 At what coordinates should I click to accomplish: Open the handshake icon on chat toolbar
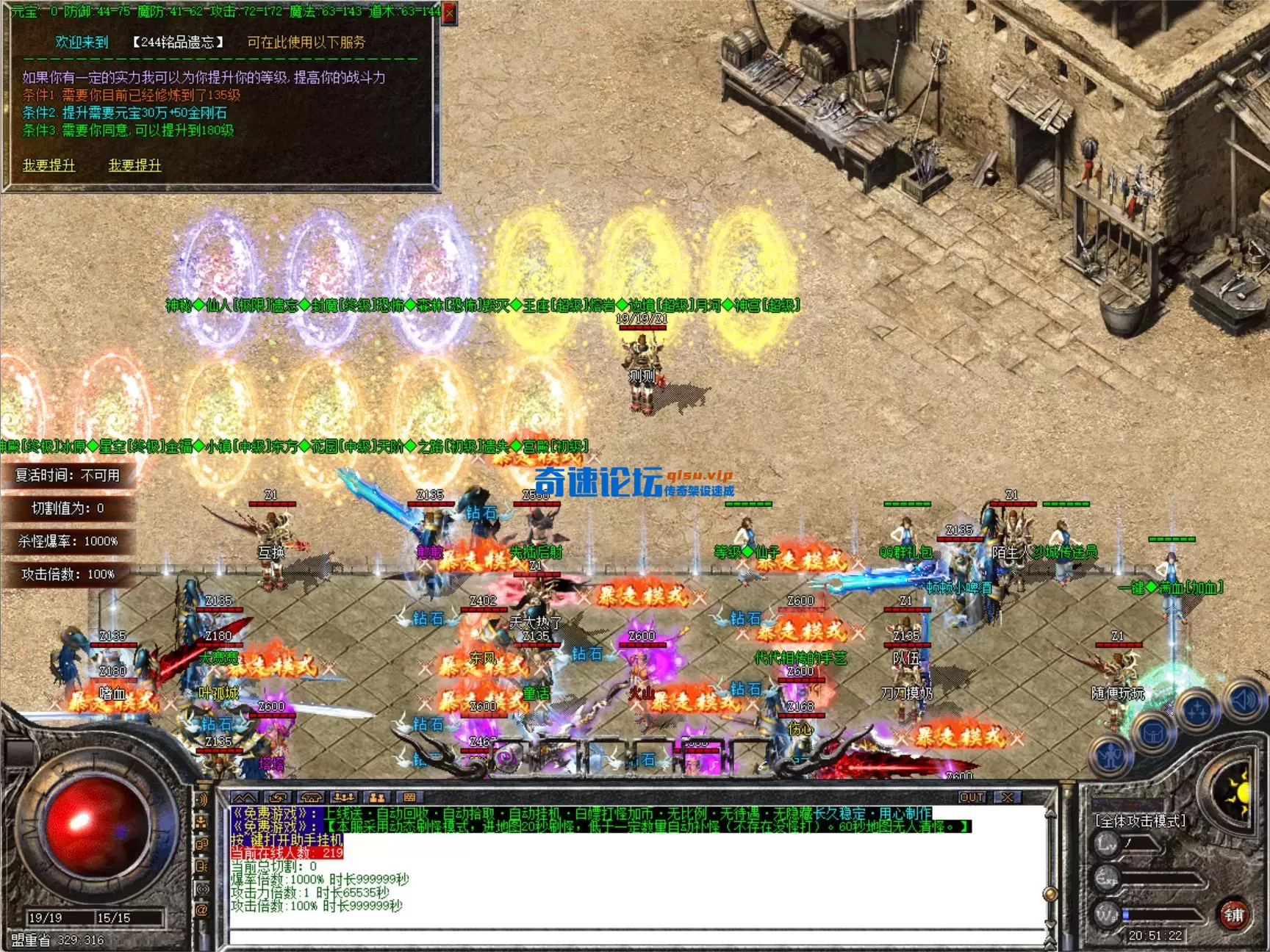coord(311,797)
